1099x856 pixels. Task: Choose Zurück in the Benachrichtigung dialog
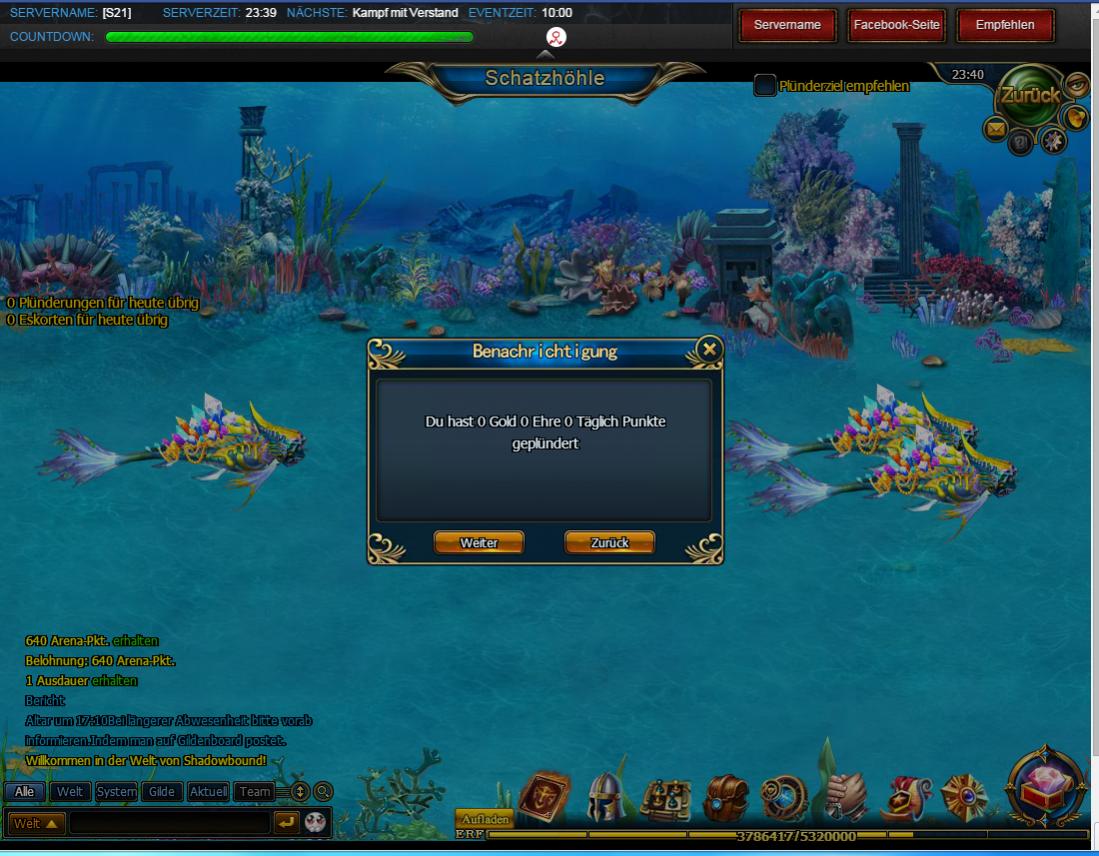pyautogui.click(x=610, y=542)
